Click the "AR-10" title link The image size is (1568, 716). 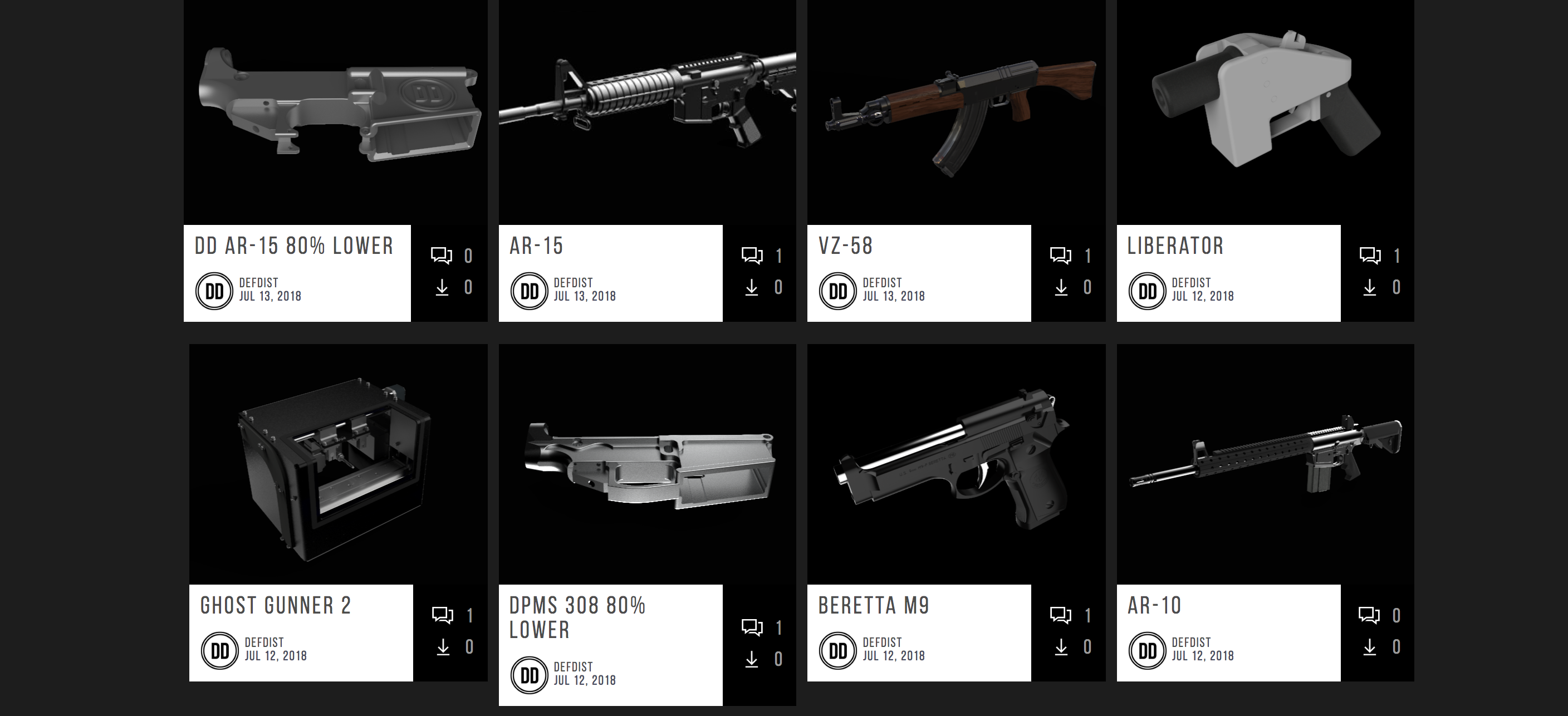point(1154,606)
